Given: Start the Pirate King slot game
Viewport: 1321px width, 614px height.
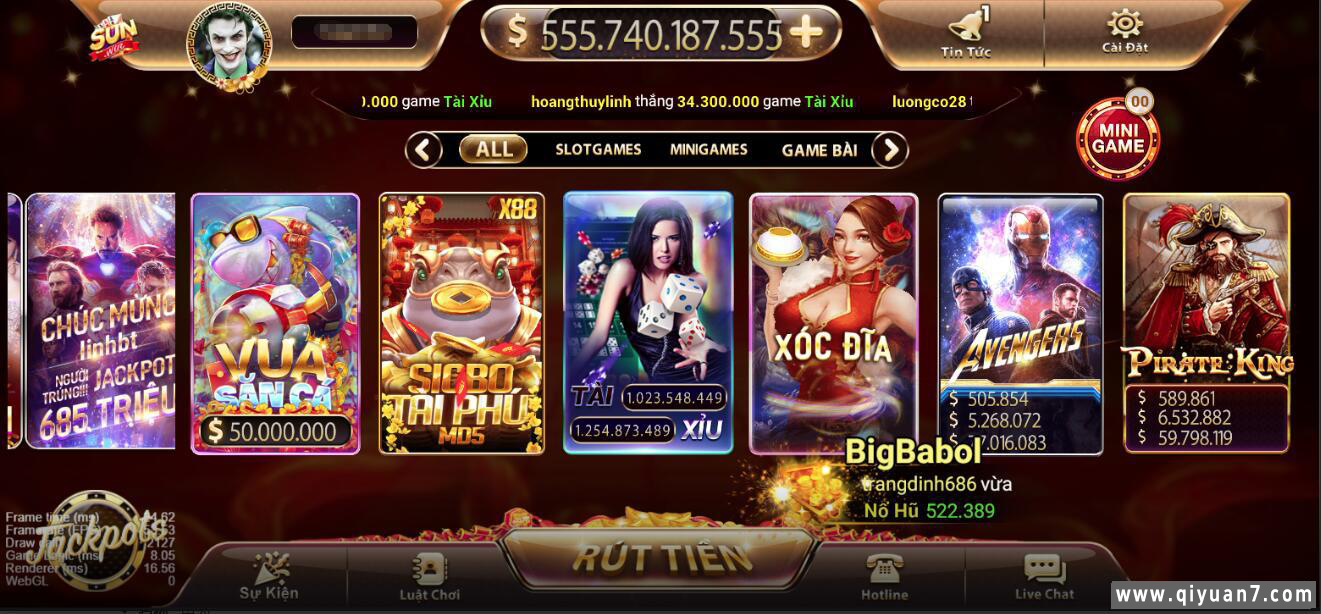Looking at the screenshot, I should coord(1206,322).
